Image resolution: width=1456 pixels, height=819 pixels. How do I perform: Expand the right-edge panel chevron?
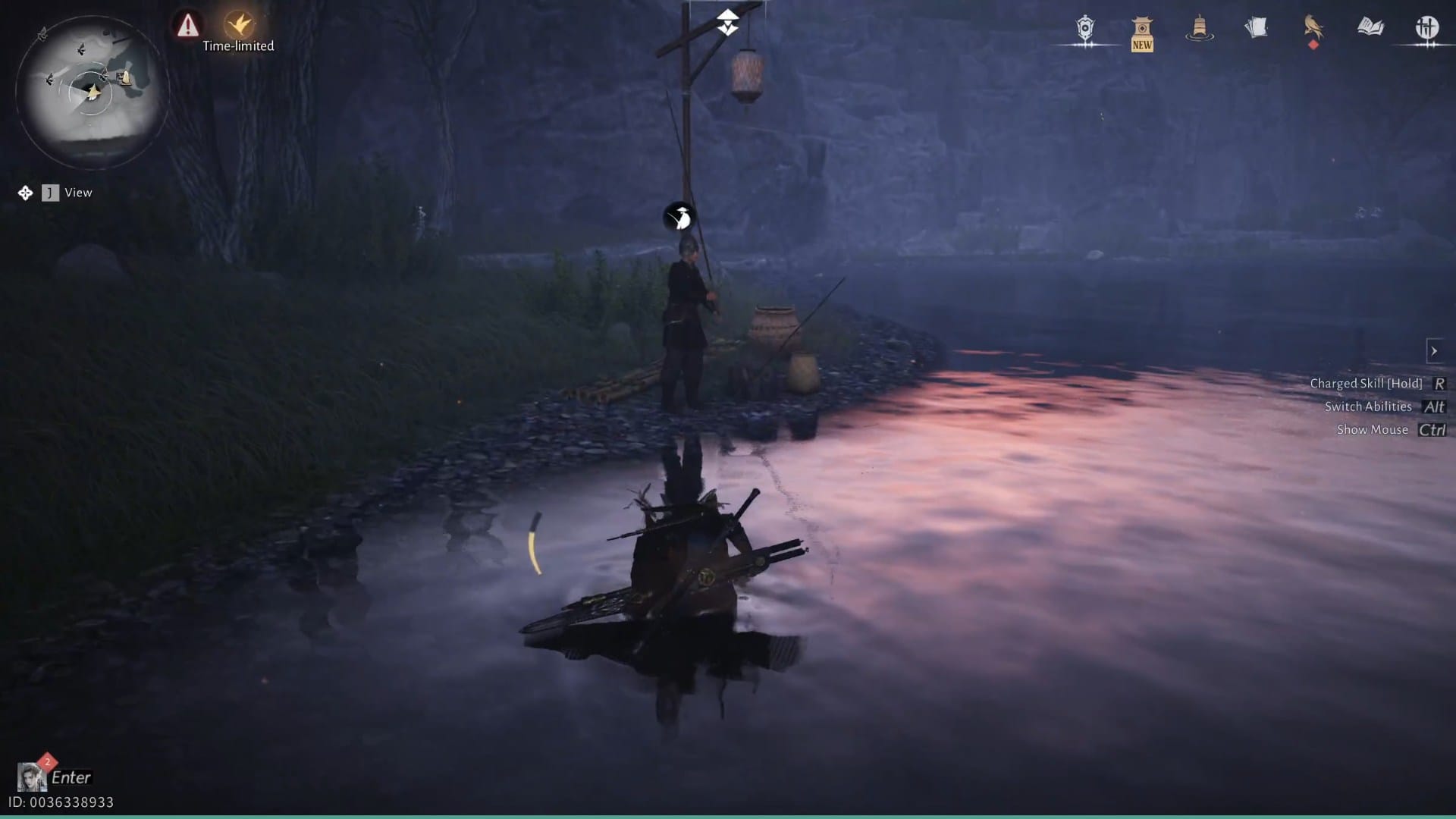click(1436, 350)
